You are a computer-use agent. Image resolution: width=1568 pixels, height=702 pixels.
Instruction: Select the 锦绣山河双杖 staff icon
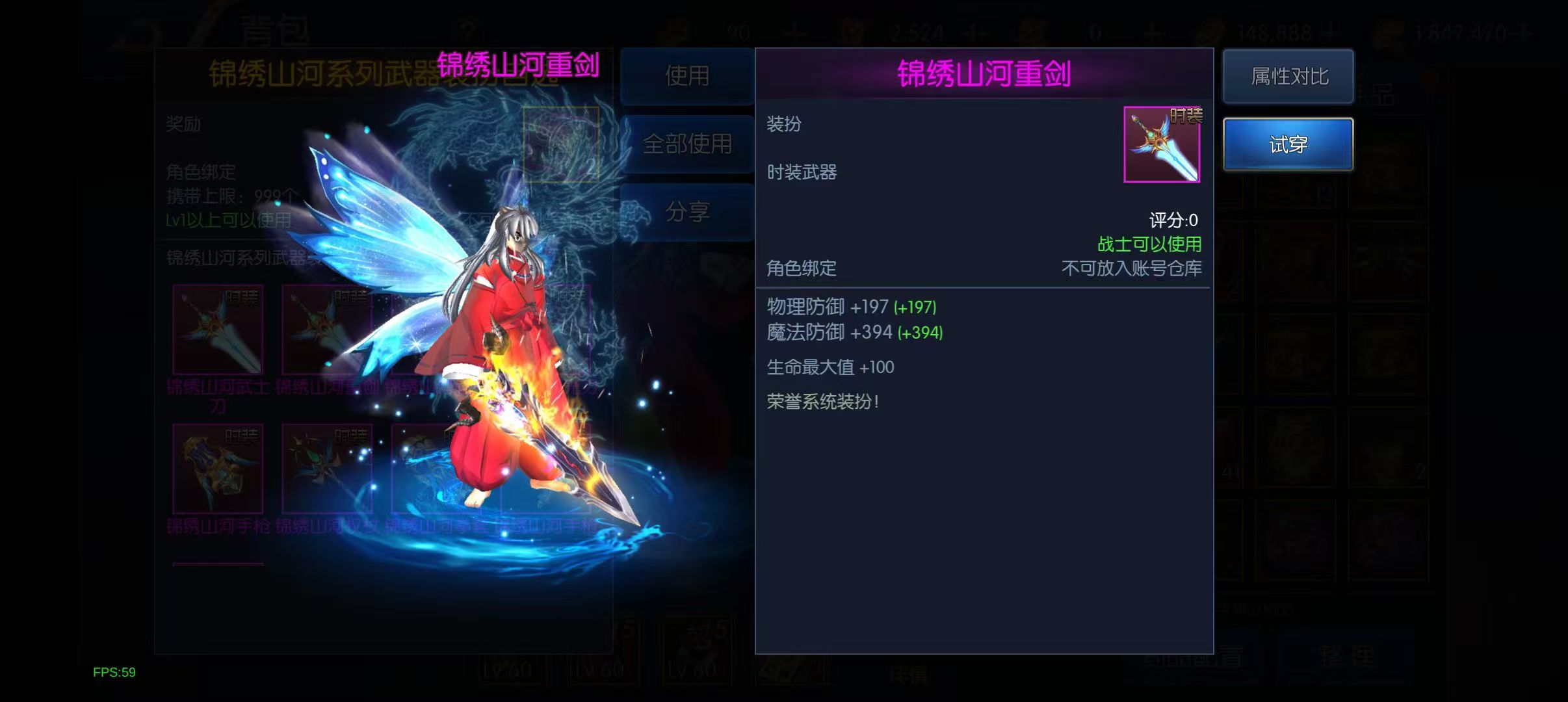coord(328,468)
